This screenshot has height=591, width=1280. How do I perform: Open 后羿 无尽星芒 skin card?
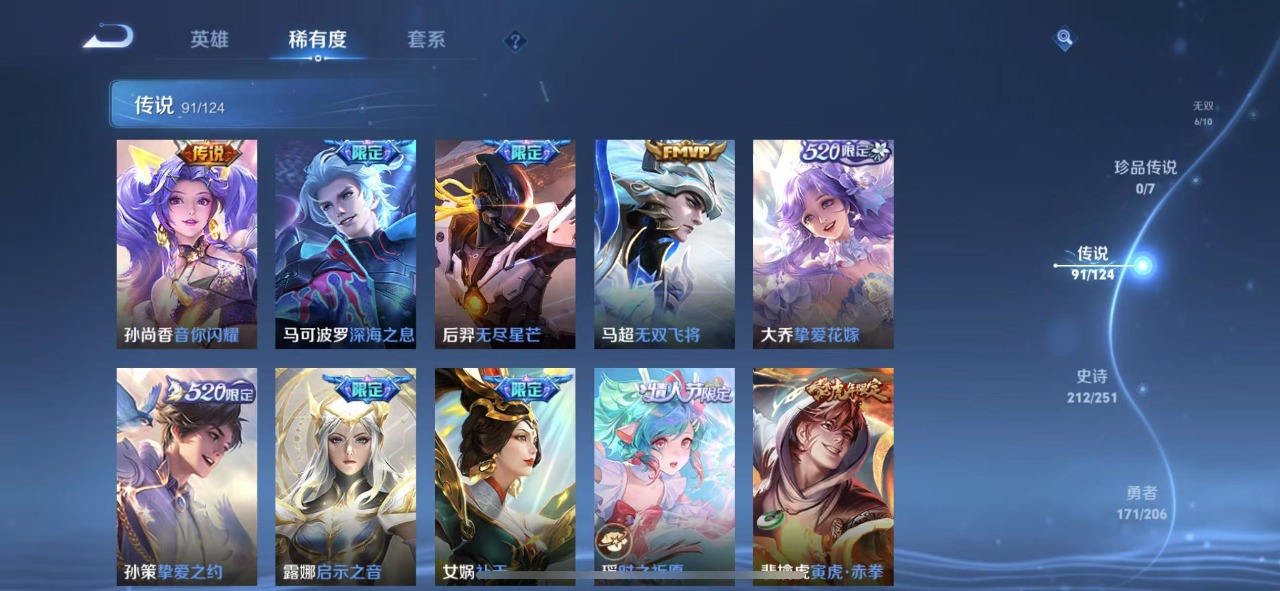(505, 244)
